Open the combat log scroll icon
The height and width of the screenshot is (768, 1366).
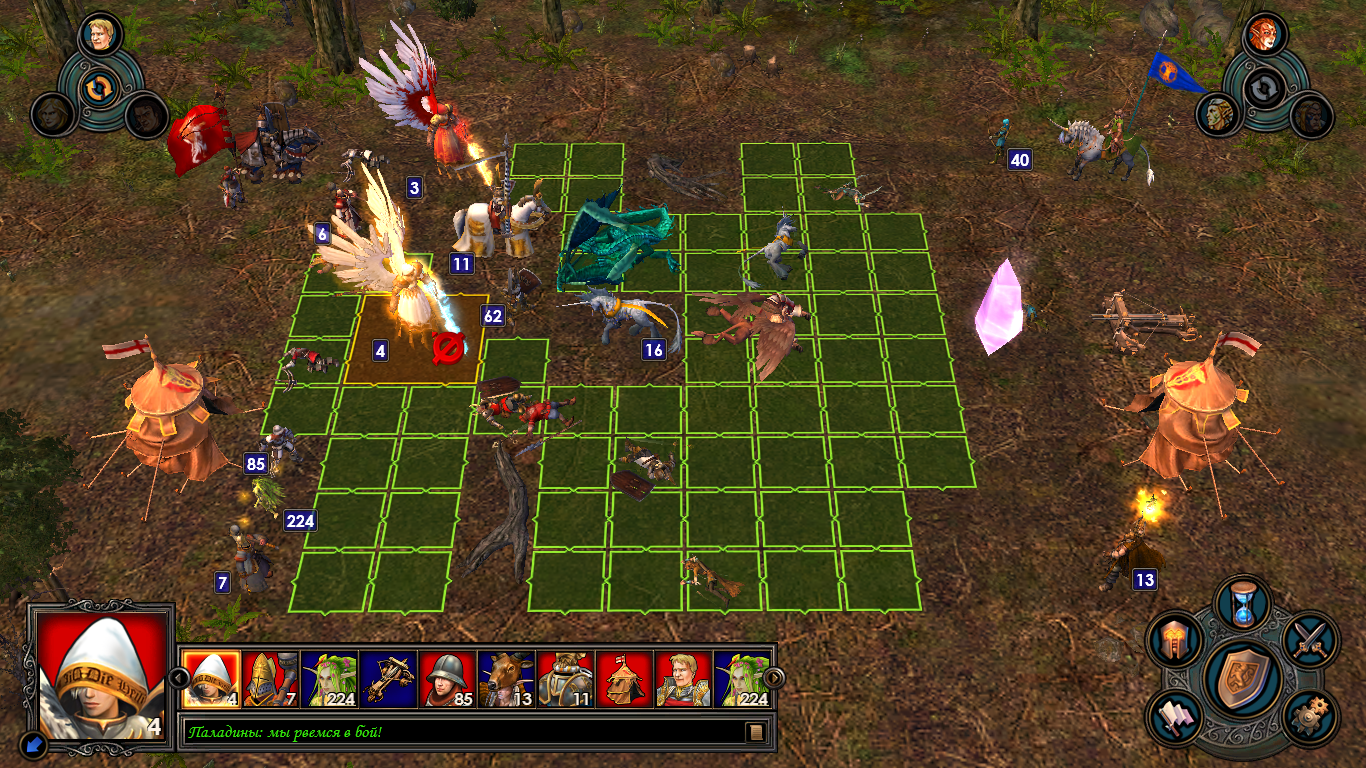(x=757, y=733)
